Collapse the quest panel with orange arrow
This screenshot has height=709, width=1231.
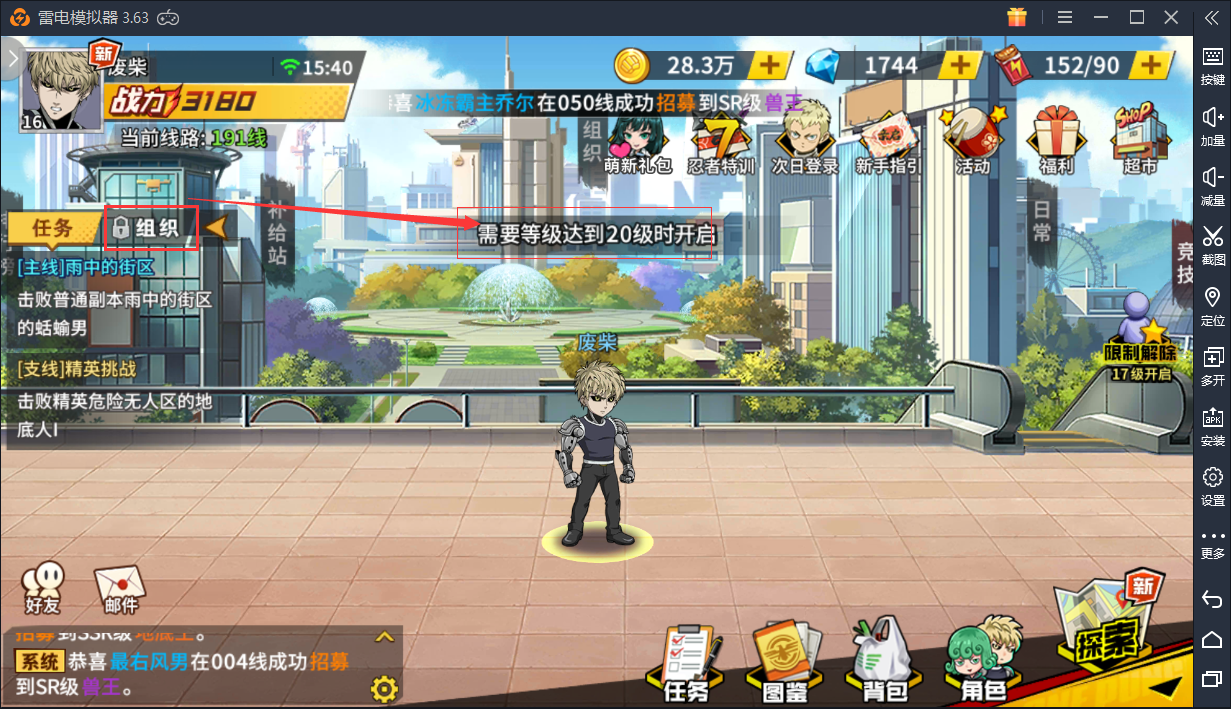pos(216,228)
